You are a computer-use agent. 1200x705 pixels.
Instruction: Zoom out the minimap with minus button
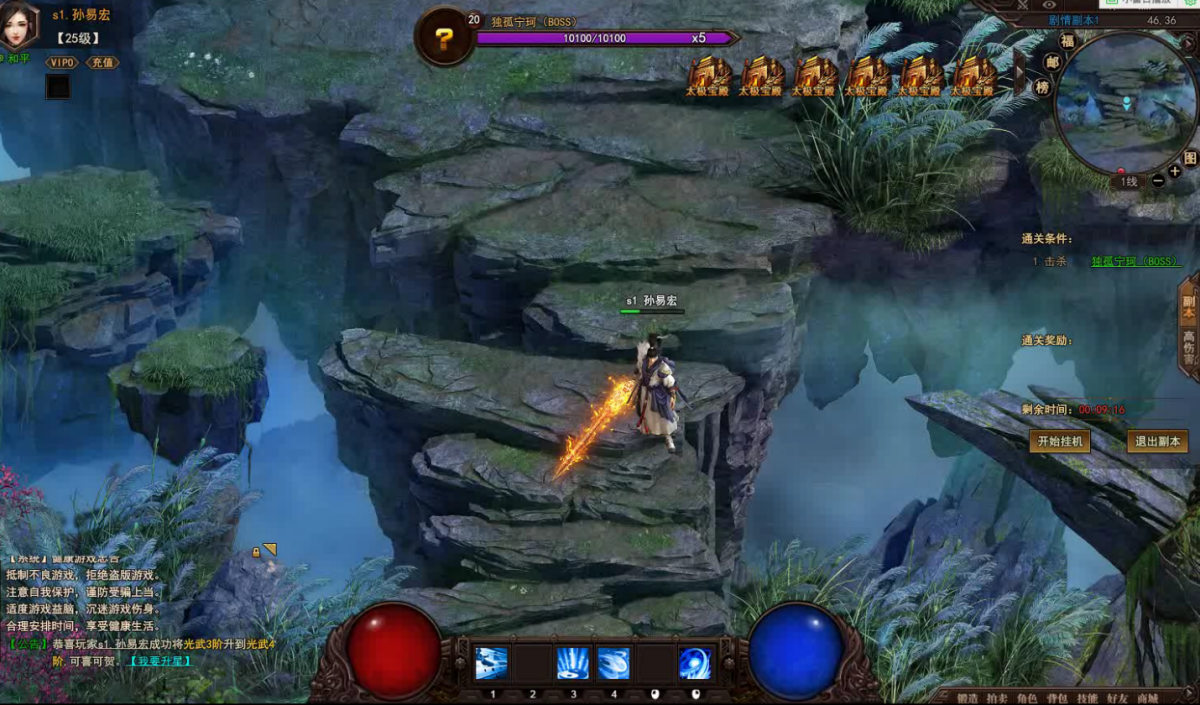tap(1158, 180)
